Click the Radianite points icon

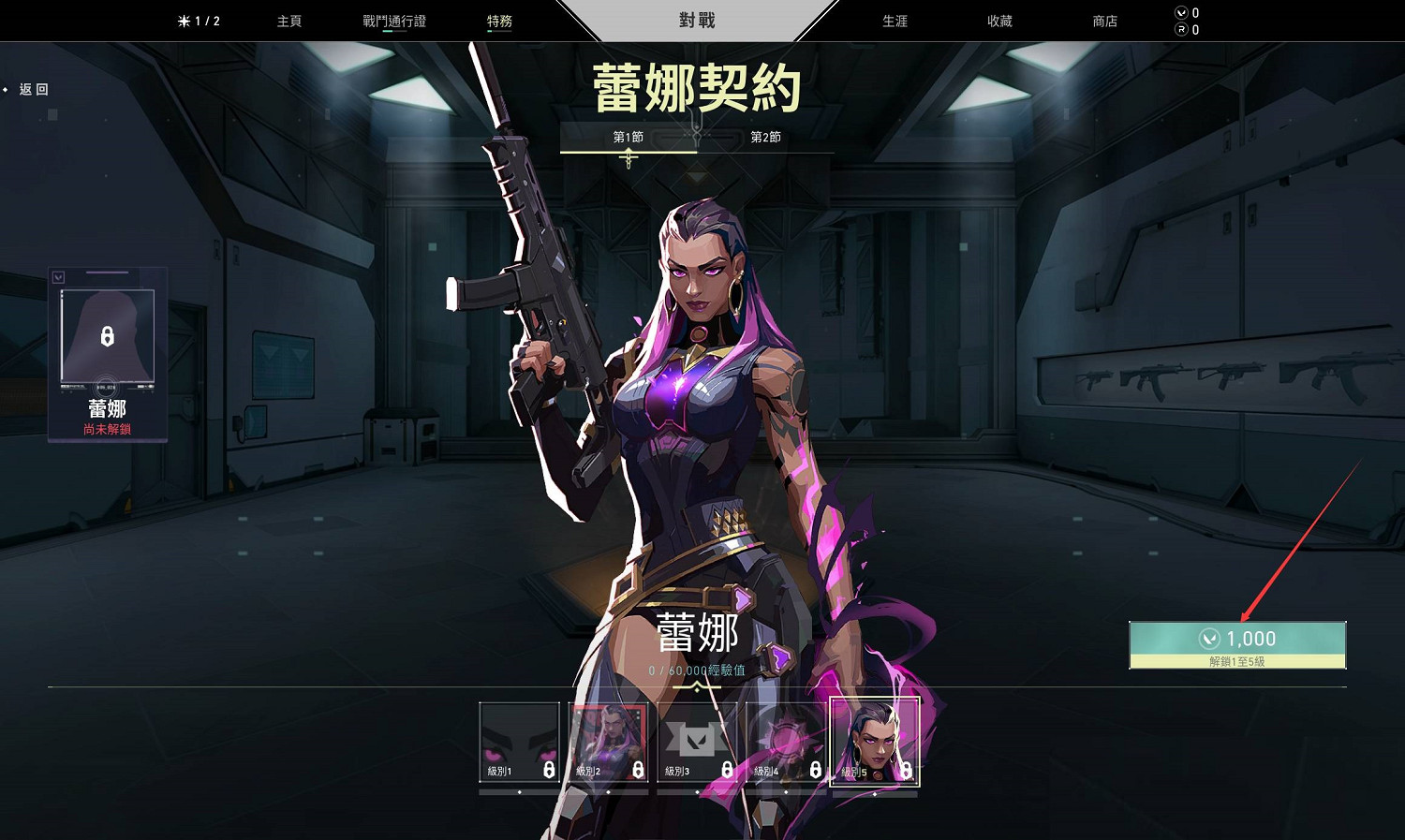pyautogui.click(x=1181, y=29)
